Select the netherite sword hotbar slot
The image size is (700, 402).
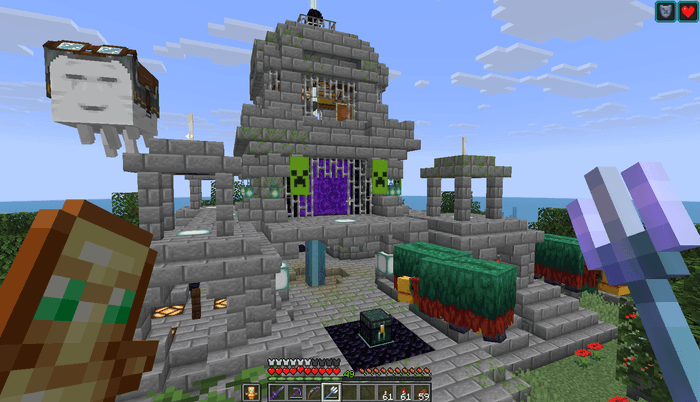(276, 393)
